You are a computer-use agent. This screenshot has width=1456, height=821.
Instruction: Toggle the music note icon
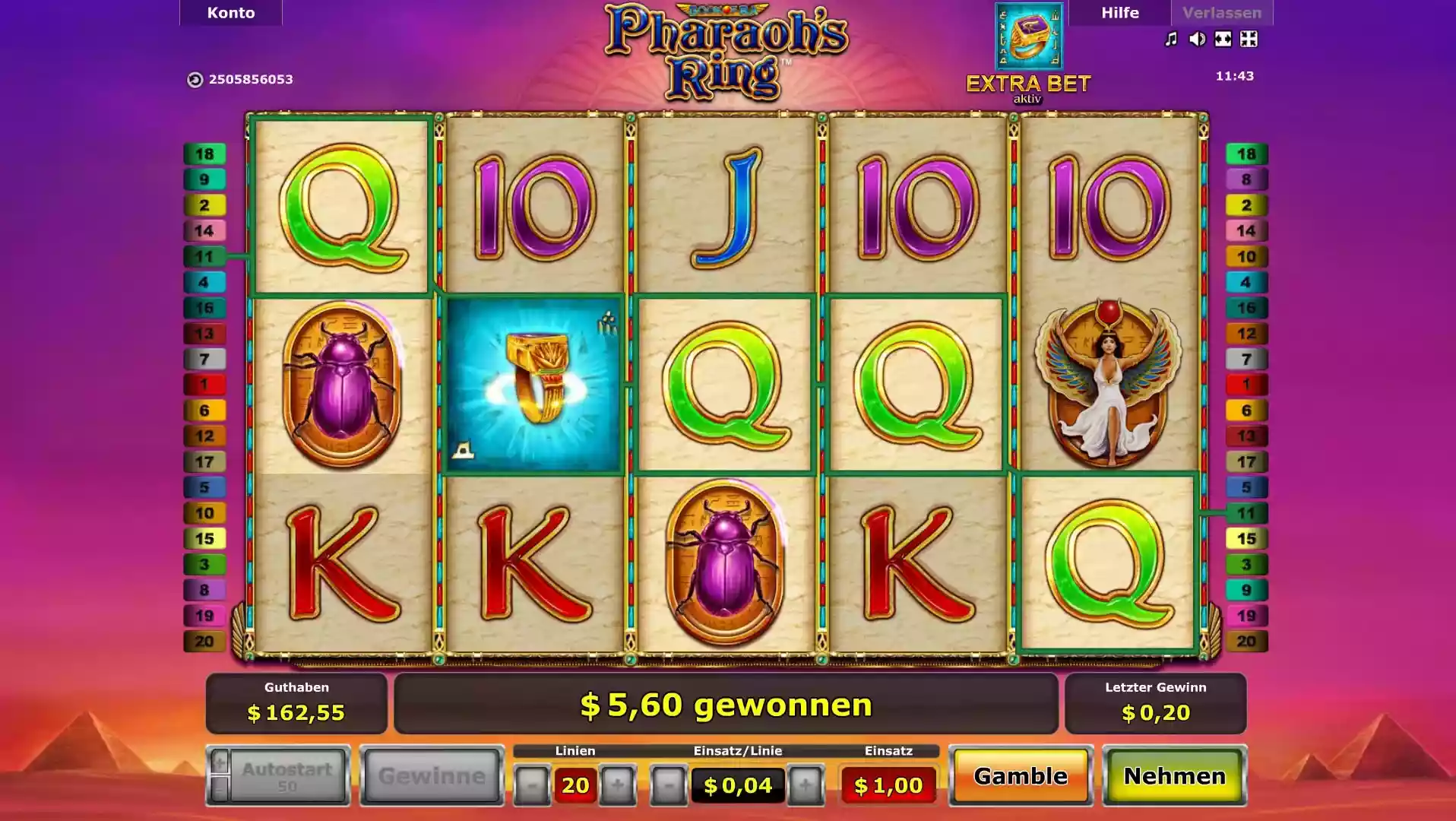click(x=1171, y=40)
